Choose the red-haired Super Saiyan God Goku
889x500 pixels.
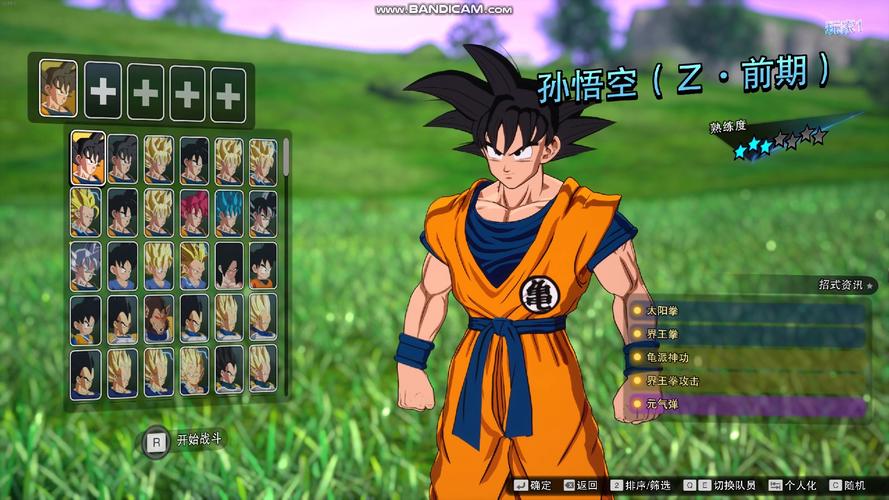[194, 212]
